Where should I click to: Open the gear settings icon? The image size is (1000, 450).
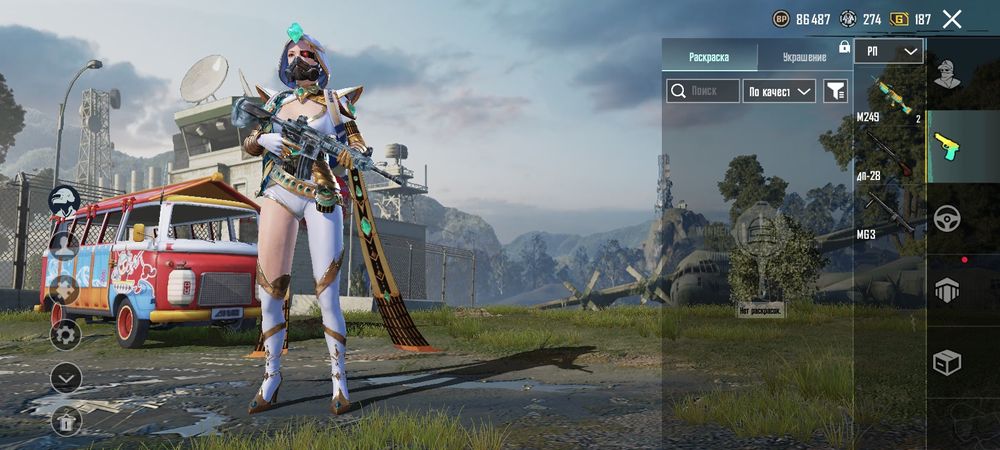point(65,334)
